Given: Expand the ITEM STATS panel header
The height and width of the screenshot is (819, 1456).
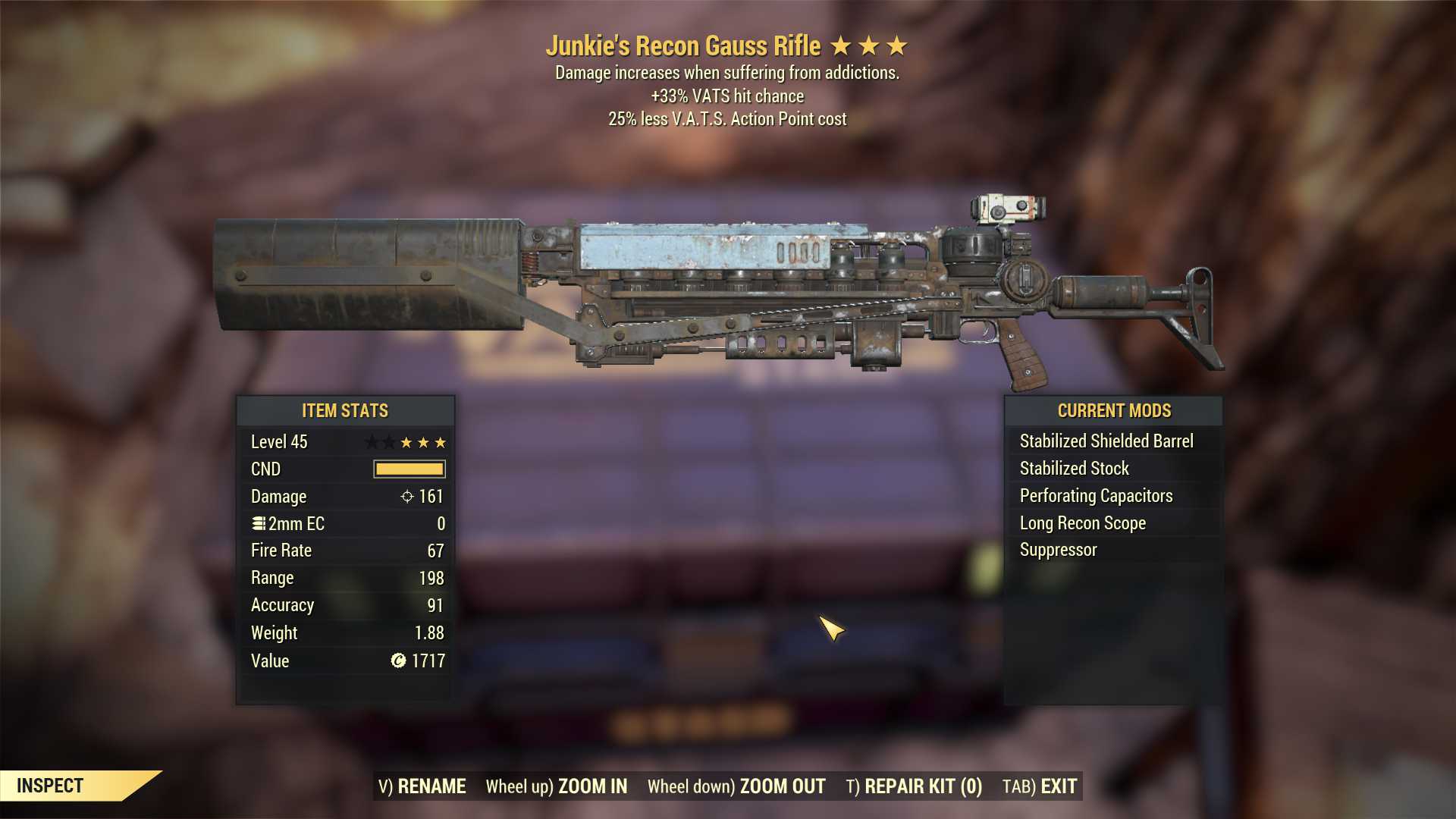Looking at the screenshot, I should (x=345, y=410).
